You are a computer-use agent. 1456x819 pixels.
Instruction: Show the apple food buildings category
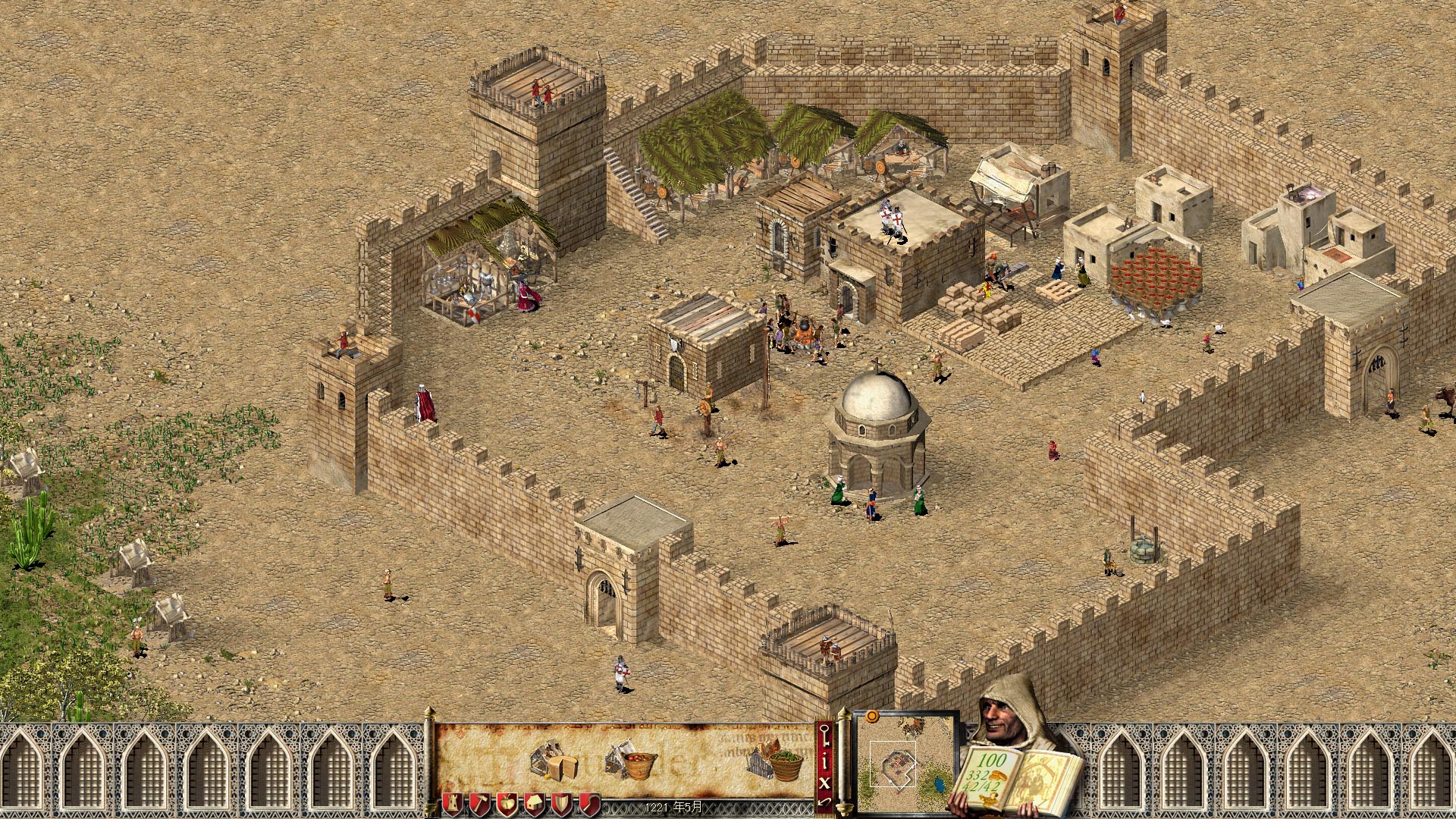tap(507, 804)
